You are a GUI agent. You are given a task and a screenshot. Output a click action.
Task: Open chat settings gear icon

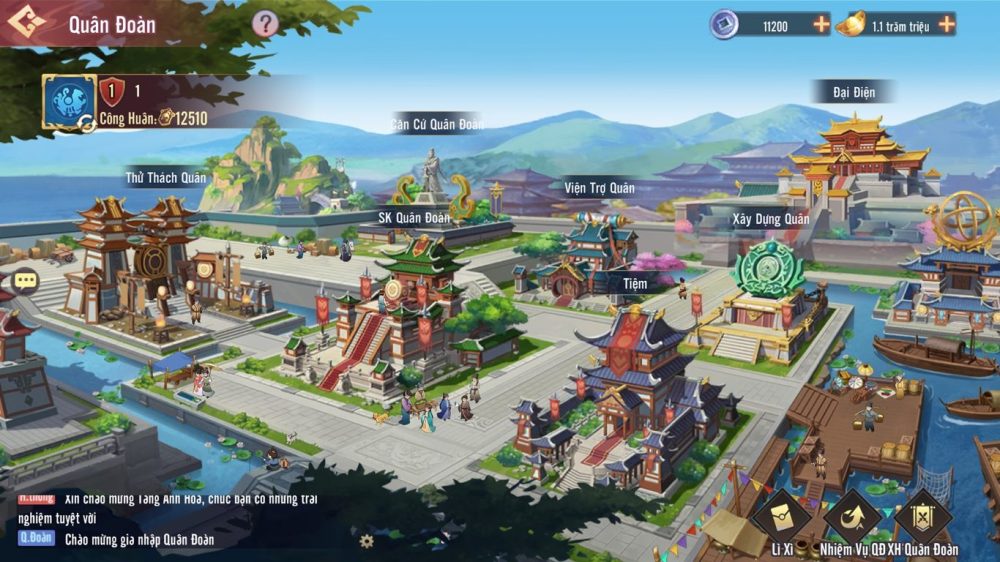[367, 541]
